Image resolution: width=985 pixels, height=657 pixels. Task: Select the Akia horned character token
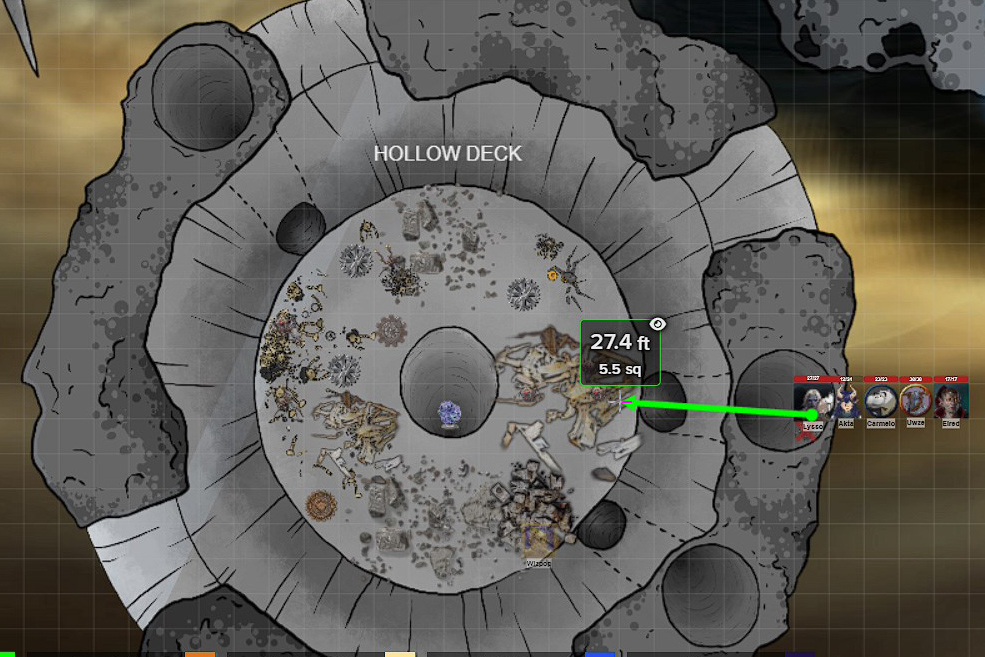click(x=846, y=401)
